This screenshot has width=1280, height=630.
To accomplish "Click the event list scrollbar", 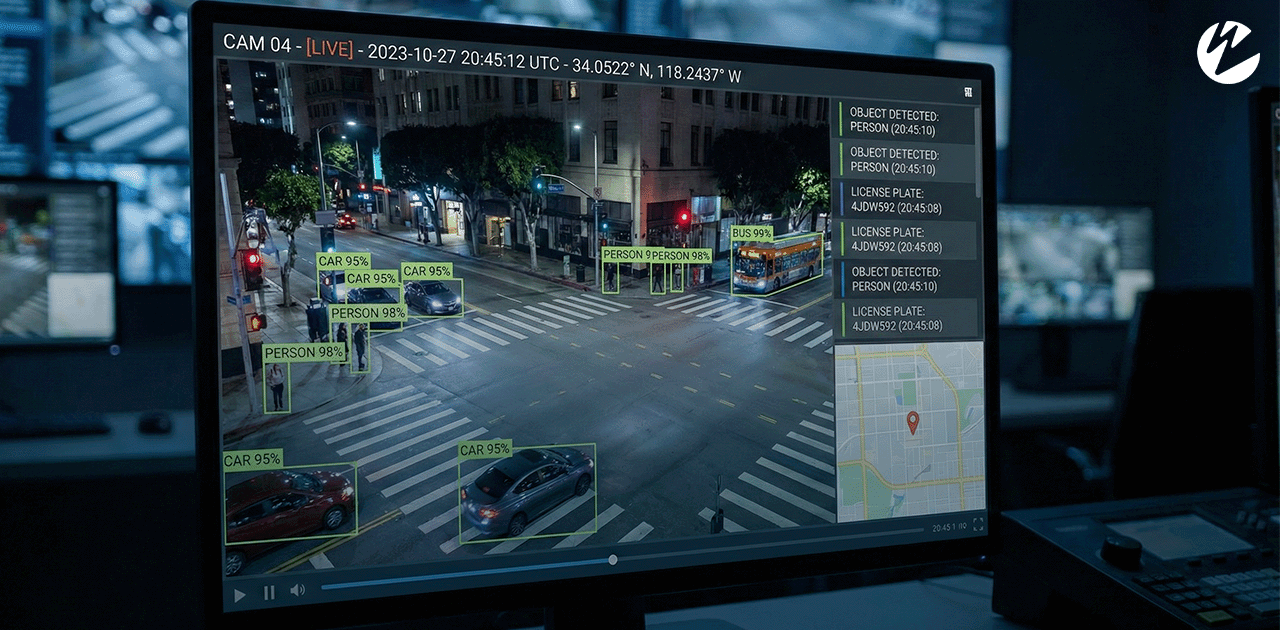I will tap(979, 150).
